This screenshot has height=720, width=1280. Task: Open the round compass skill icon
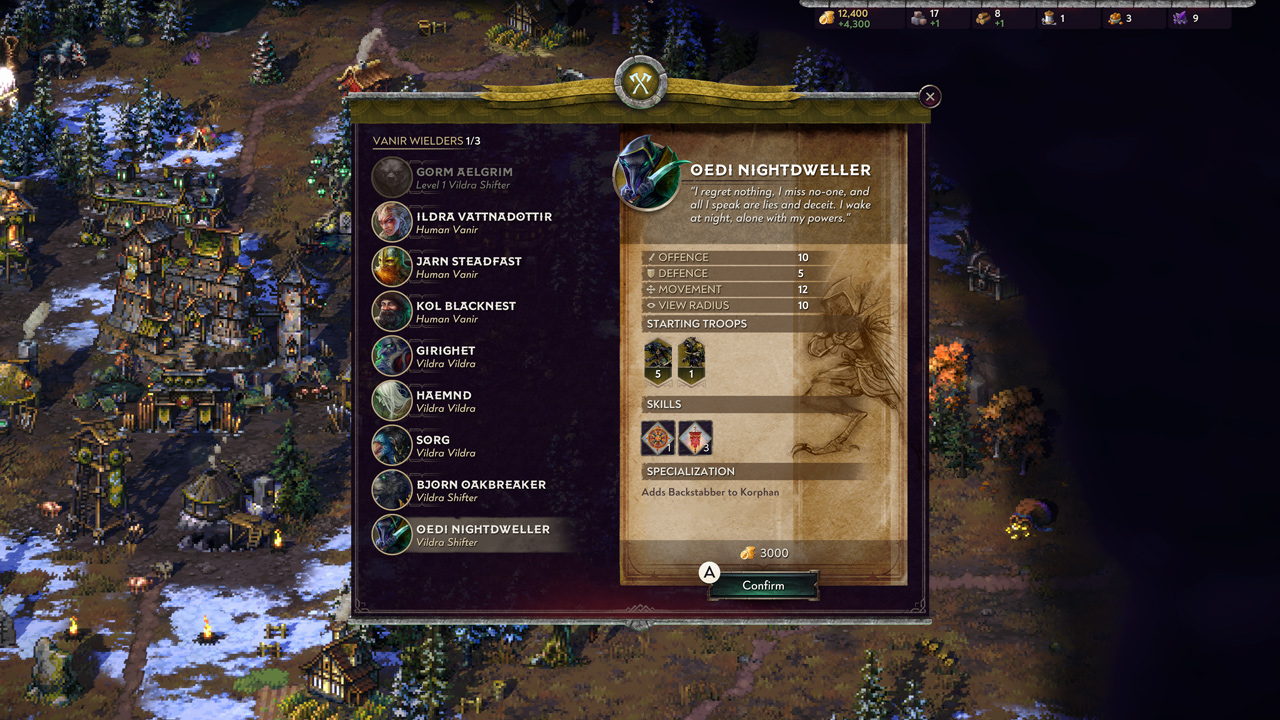coord(659,437)
